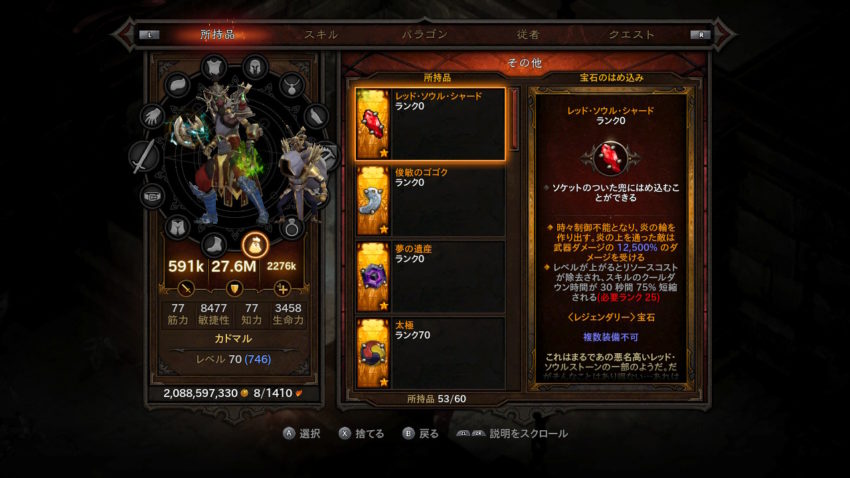Screen dimensions: 850x478
Task: Select the レッド・ソウル・シャード gem
Action: [432, 125]
